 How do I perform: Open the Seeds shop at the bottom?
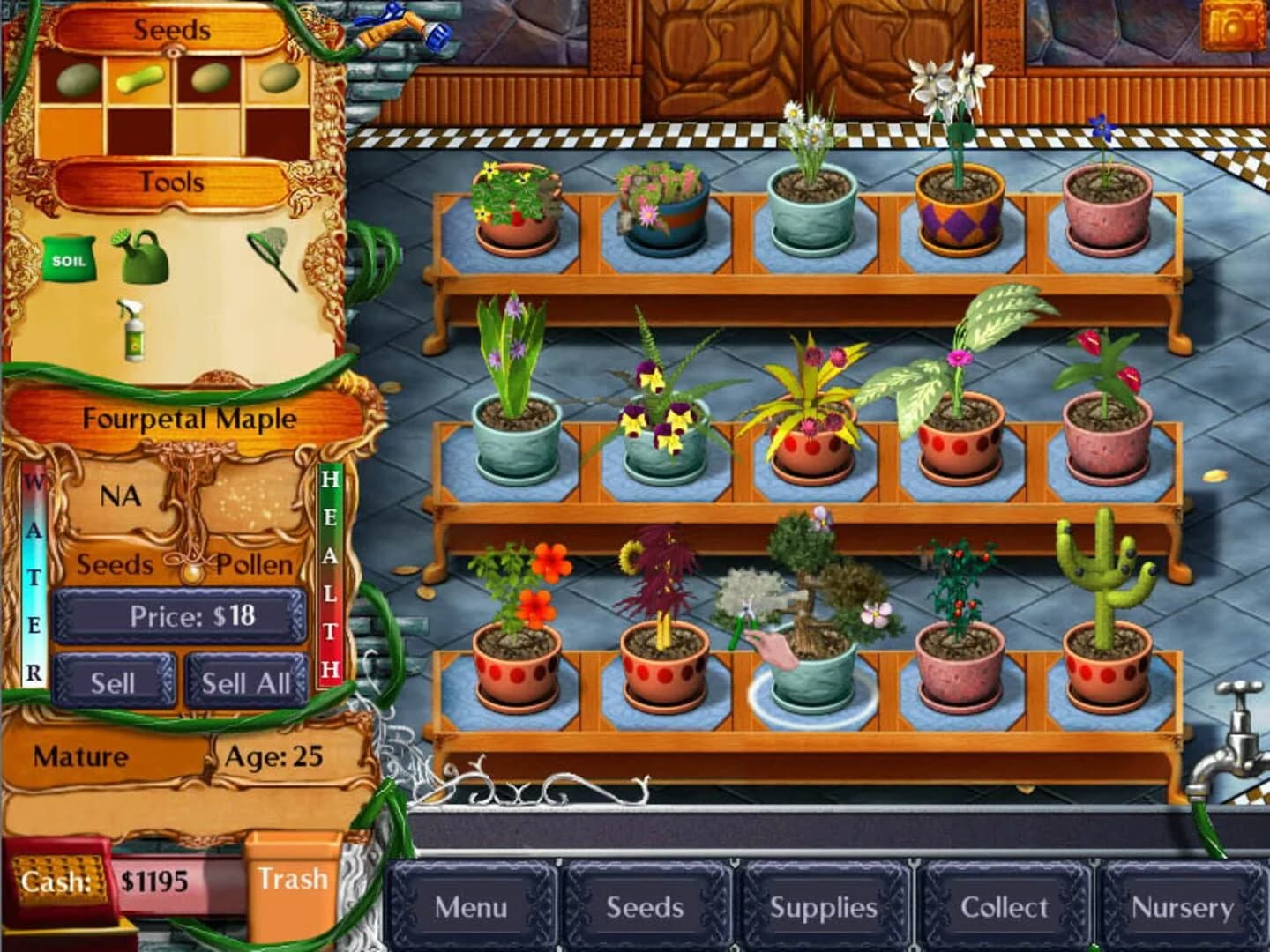(646, 905)
